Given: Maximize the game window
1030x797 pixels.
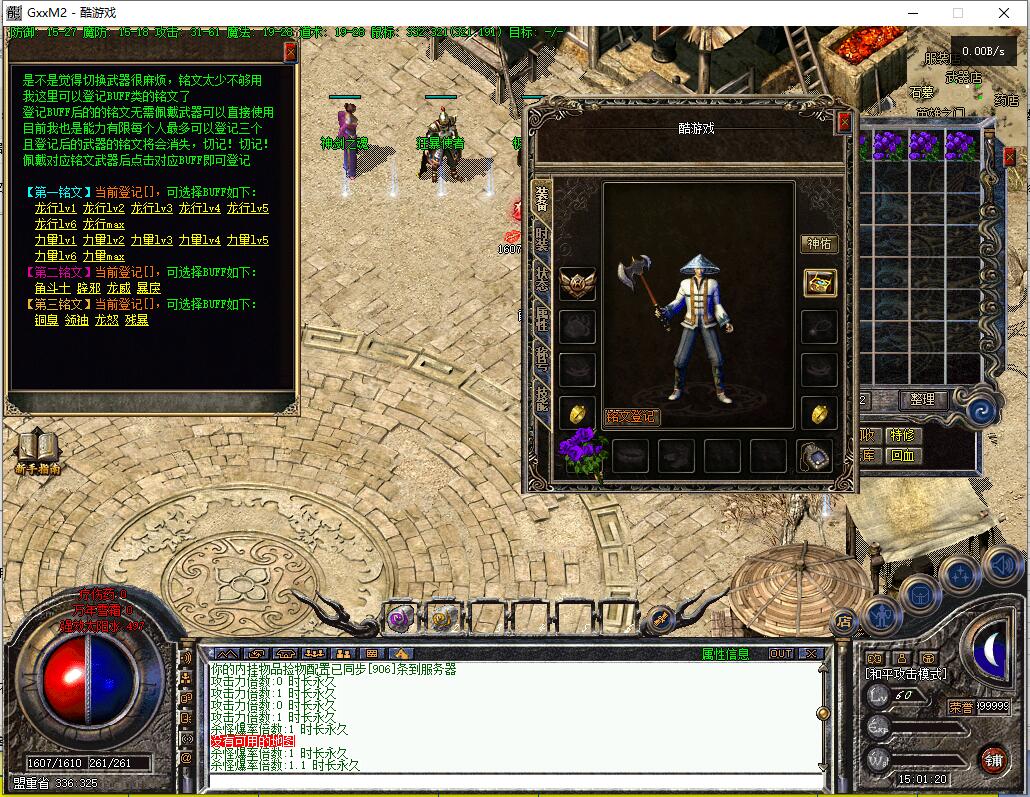Looking at the screenshot, I should pos(957,13).
